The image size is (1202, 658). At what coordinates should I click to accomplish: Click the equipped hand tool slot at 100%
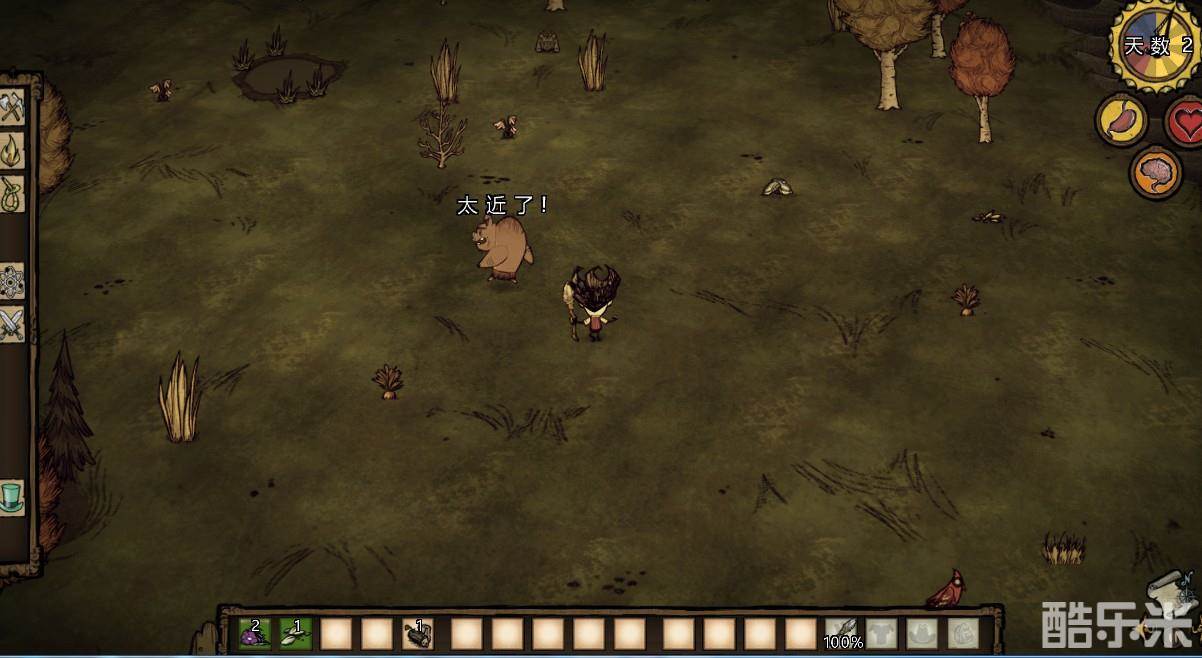tap(841, 633)
